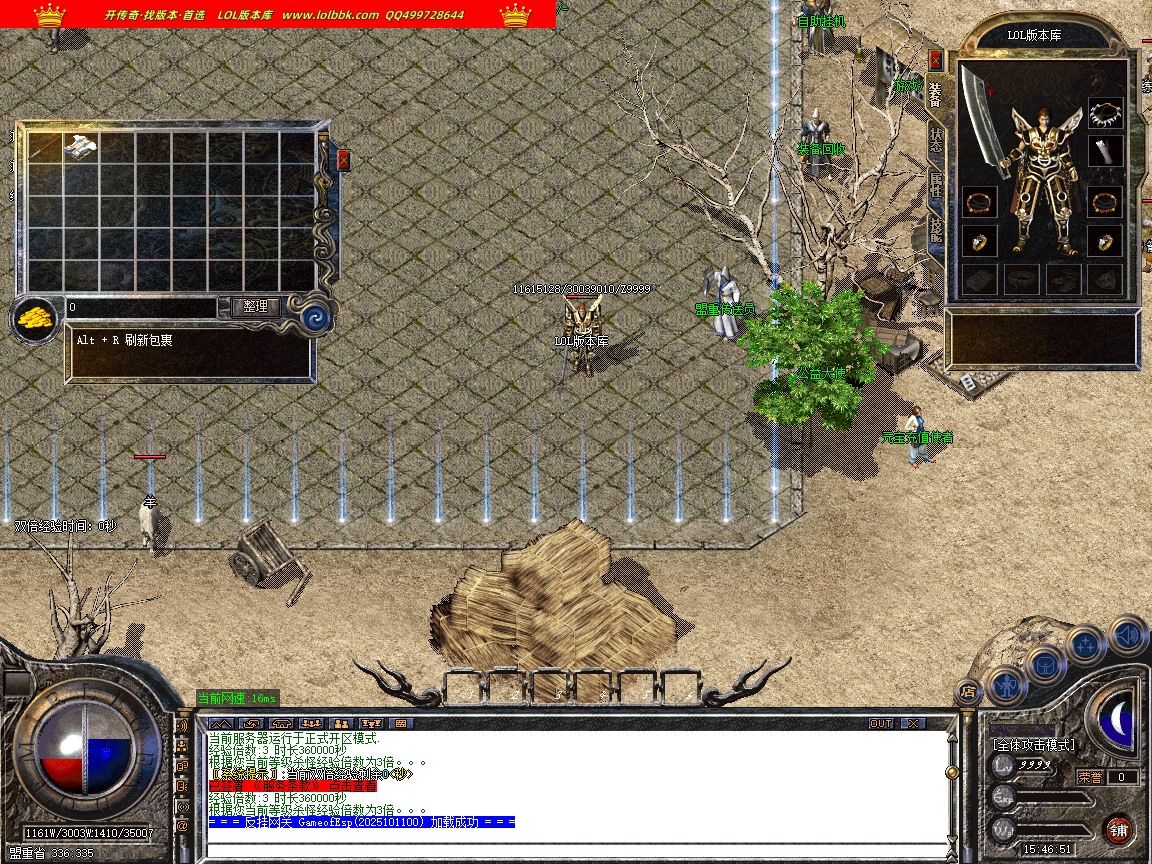Open the 铺 shop round button
Viewport: 1152px width, 864px height.
[x=1118, y=829]
